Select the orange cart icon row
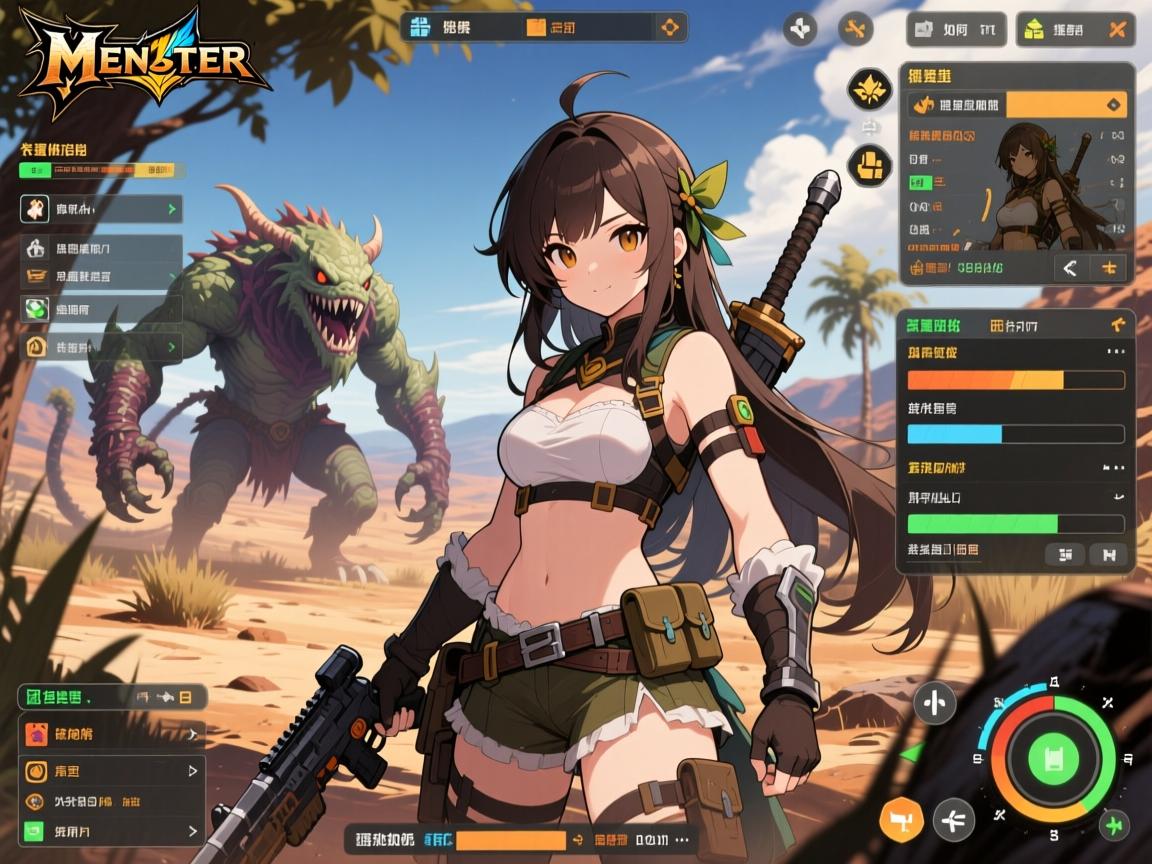1152x864 pixels. pyautogui.click(x=101, y=277)
